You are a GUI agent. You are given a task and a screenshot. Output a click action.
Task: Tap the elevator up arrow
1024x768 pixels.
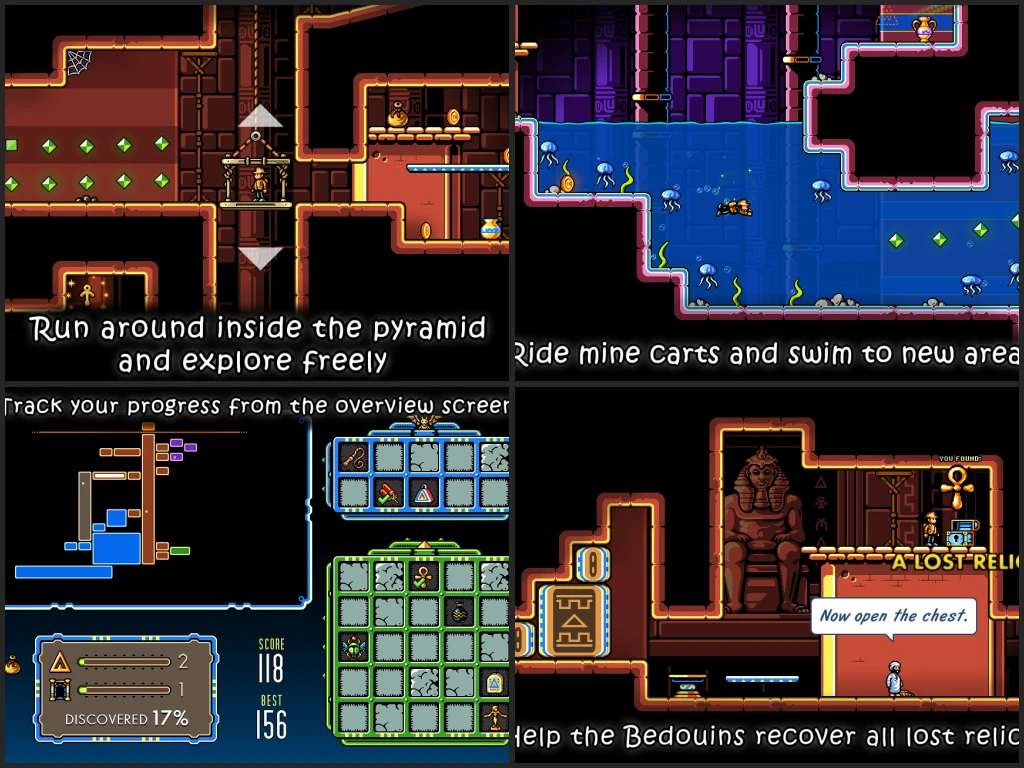coord(261,116)
